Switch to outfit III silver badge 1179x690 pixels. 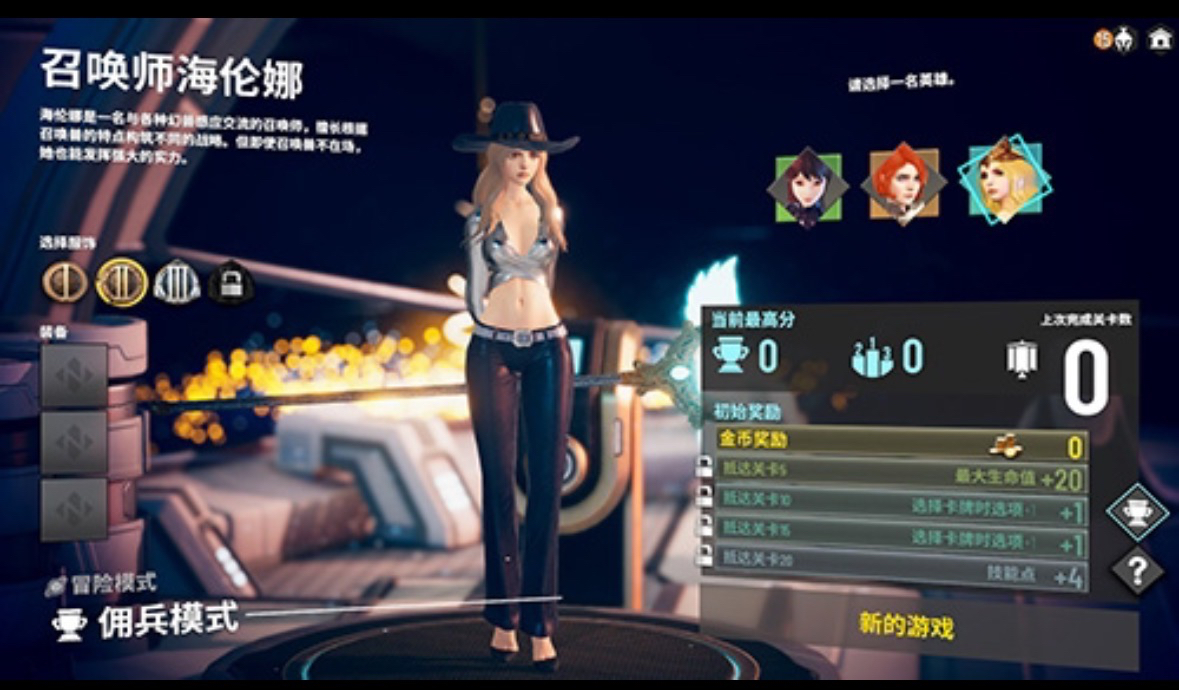[177, 283]
